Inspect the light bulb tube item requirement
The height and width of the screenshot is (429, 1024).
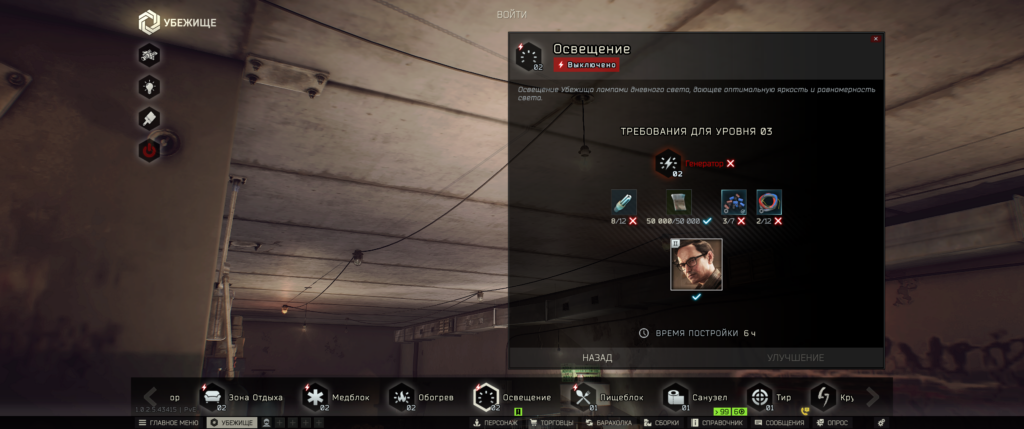(x=623, y=202)
